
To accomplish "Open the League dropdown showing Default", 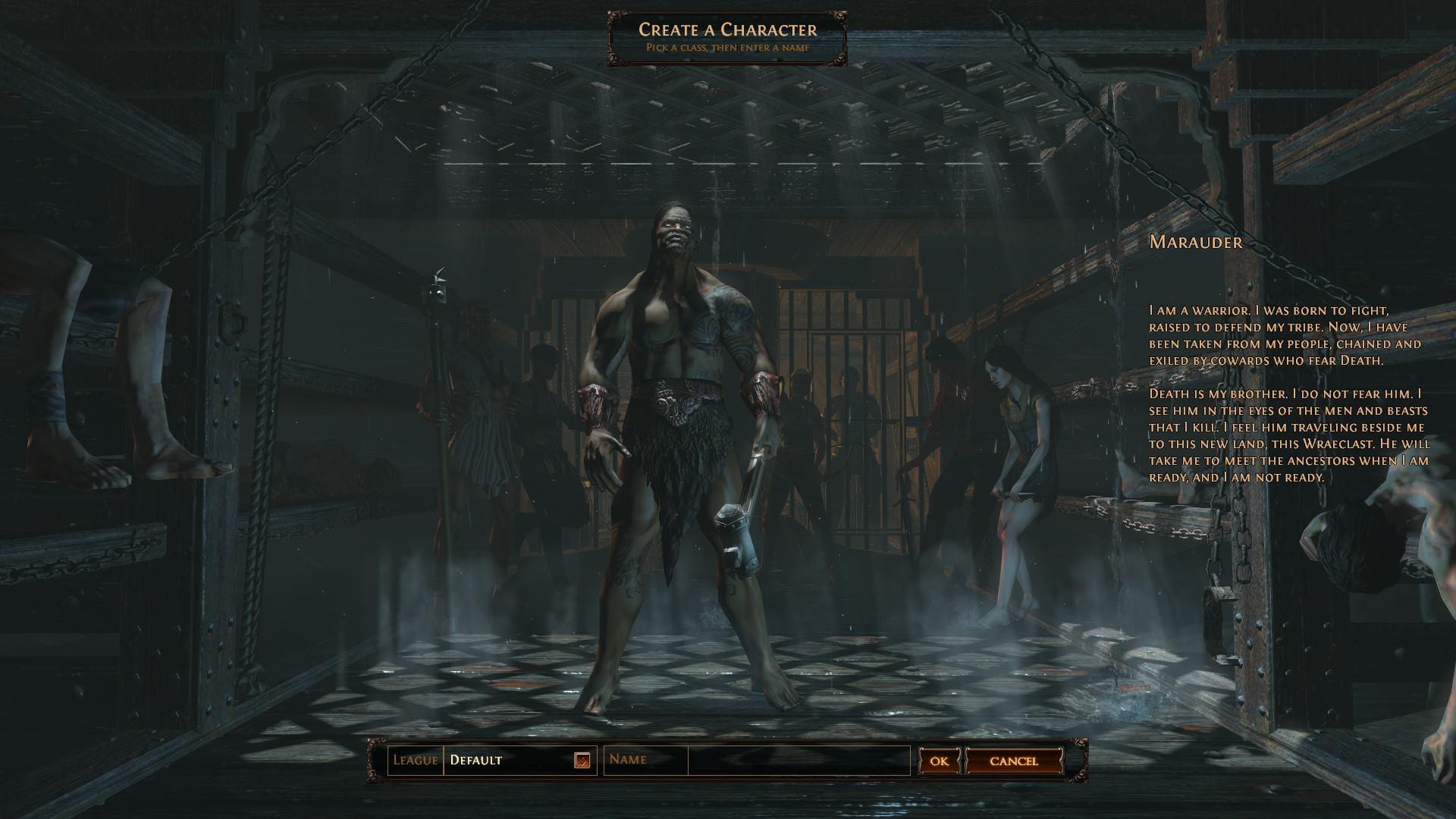I will pyautogui.click(x=582, y=760).
